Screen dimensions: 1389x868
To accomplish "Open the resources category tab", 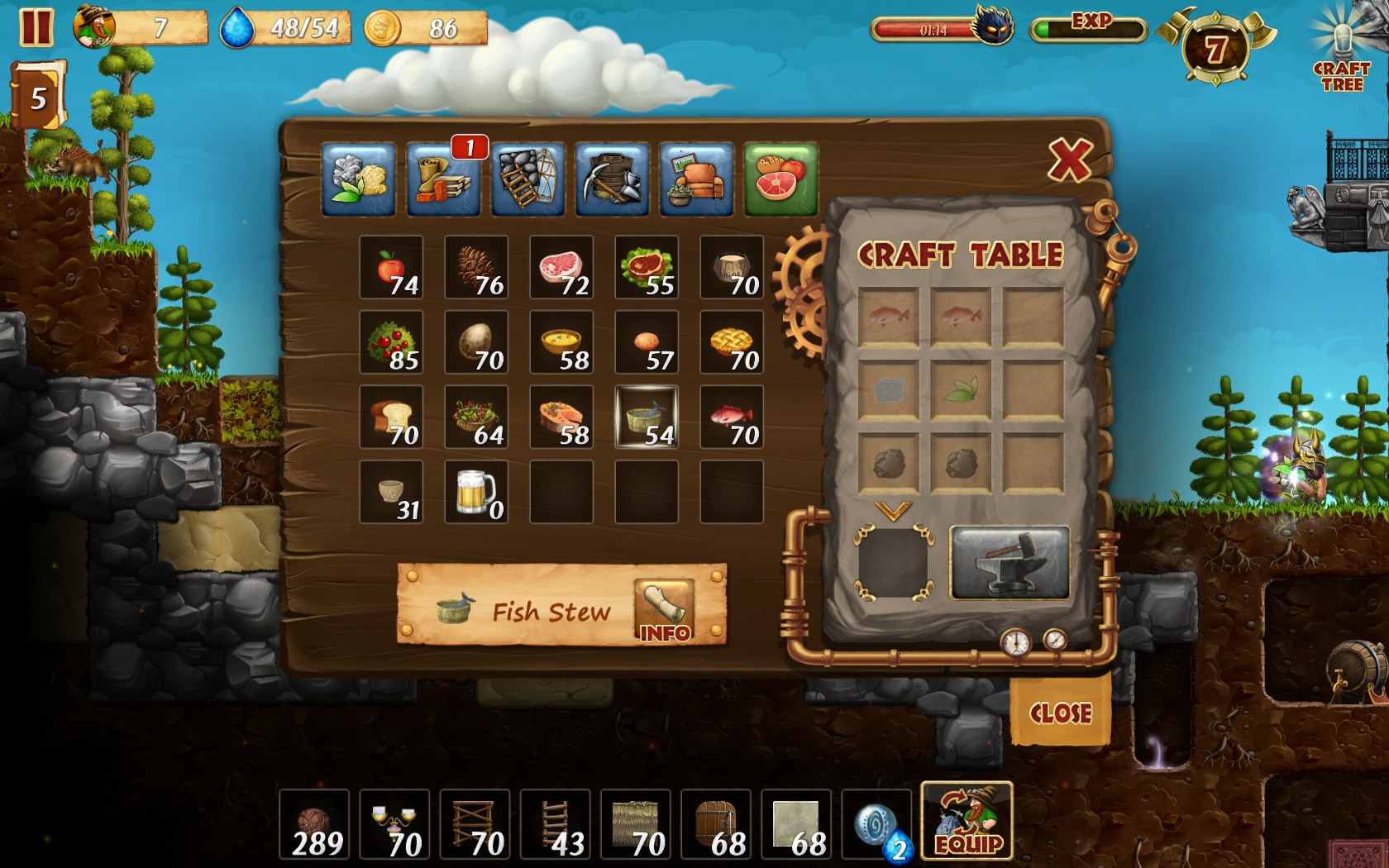I will click(x=359, y=179).
